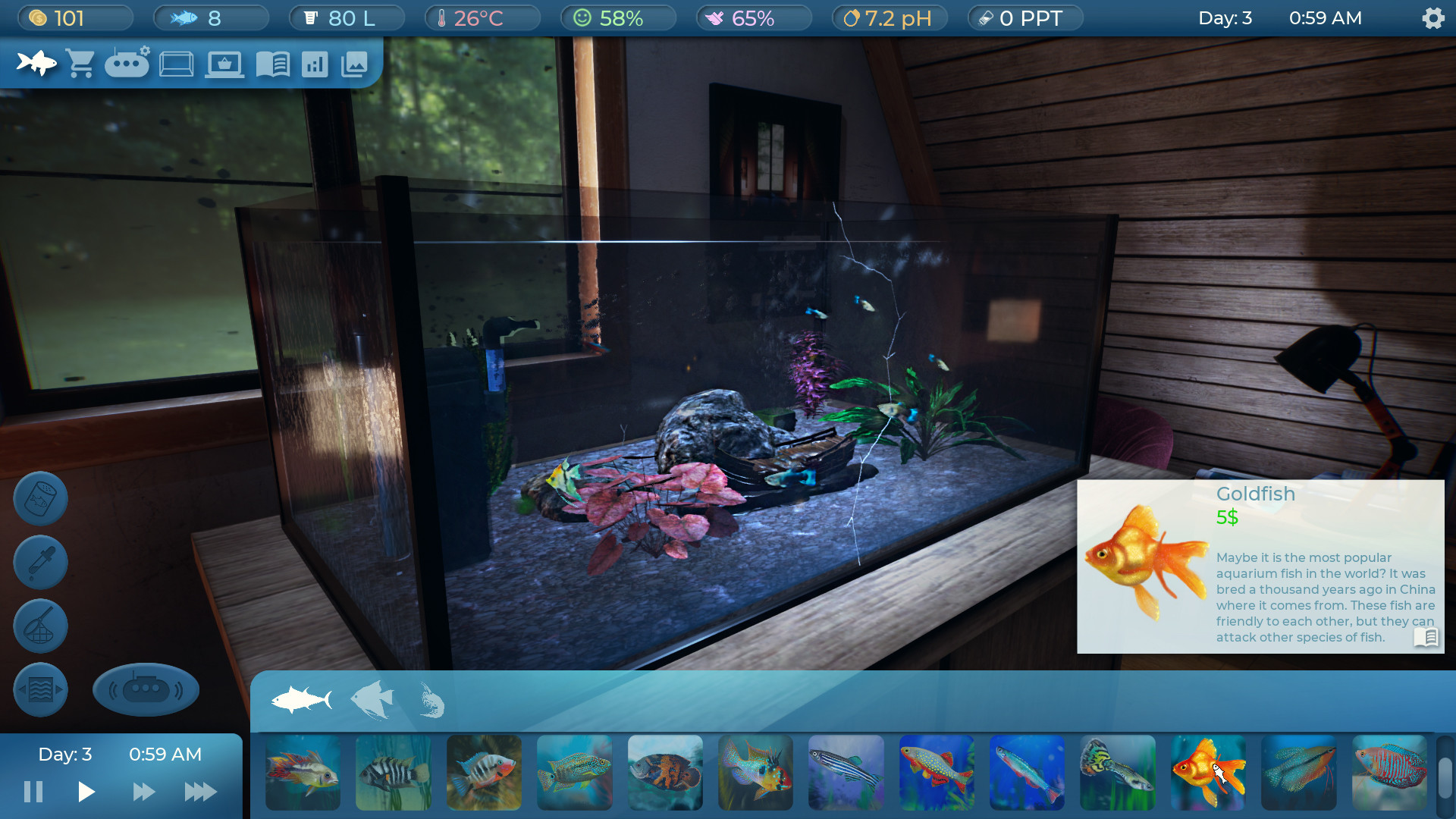The width and height of the screenshot is (1456, 819).
Task: Open the shopping cart store
Action: pos(79,64)
